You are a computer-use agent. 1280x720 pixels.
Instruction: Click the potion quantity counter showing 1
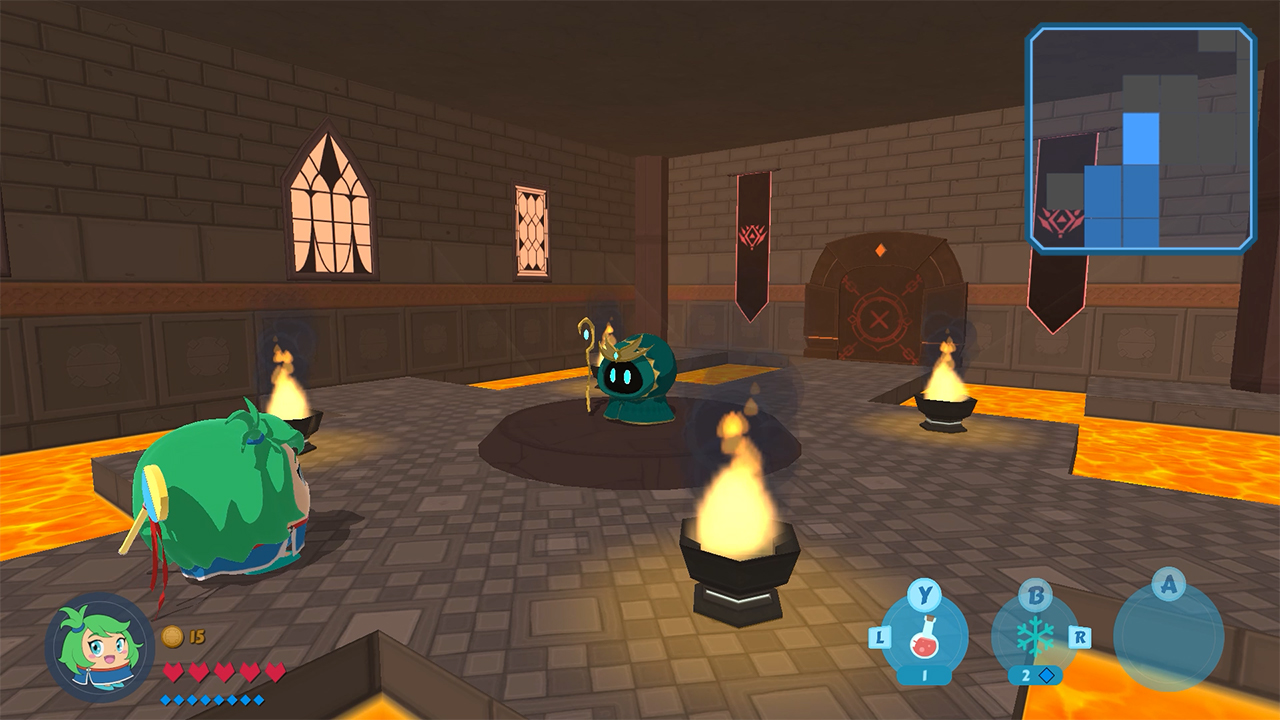925,674
